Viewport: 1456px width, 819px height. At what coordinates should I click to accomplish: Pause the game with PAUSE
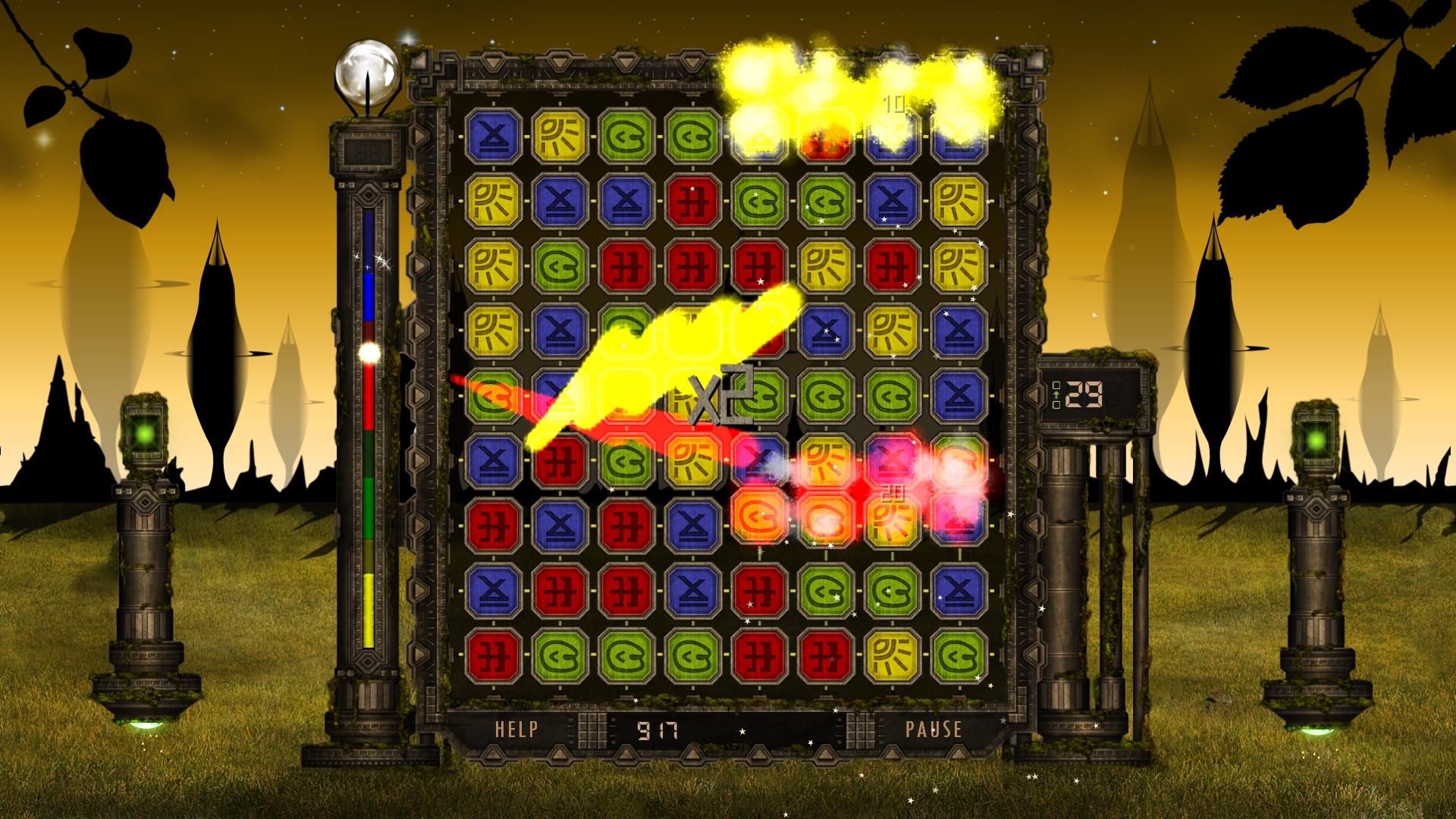[x=934, y=730]
